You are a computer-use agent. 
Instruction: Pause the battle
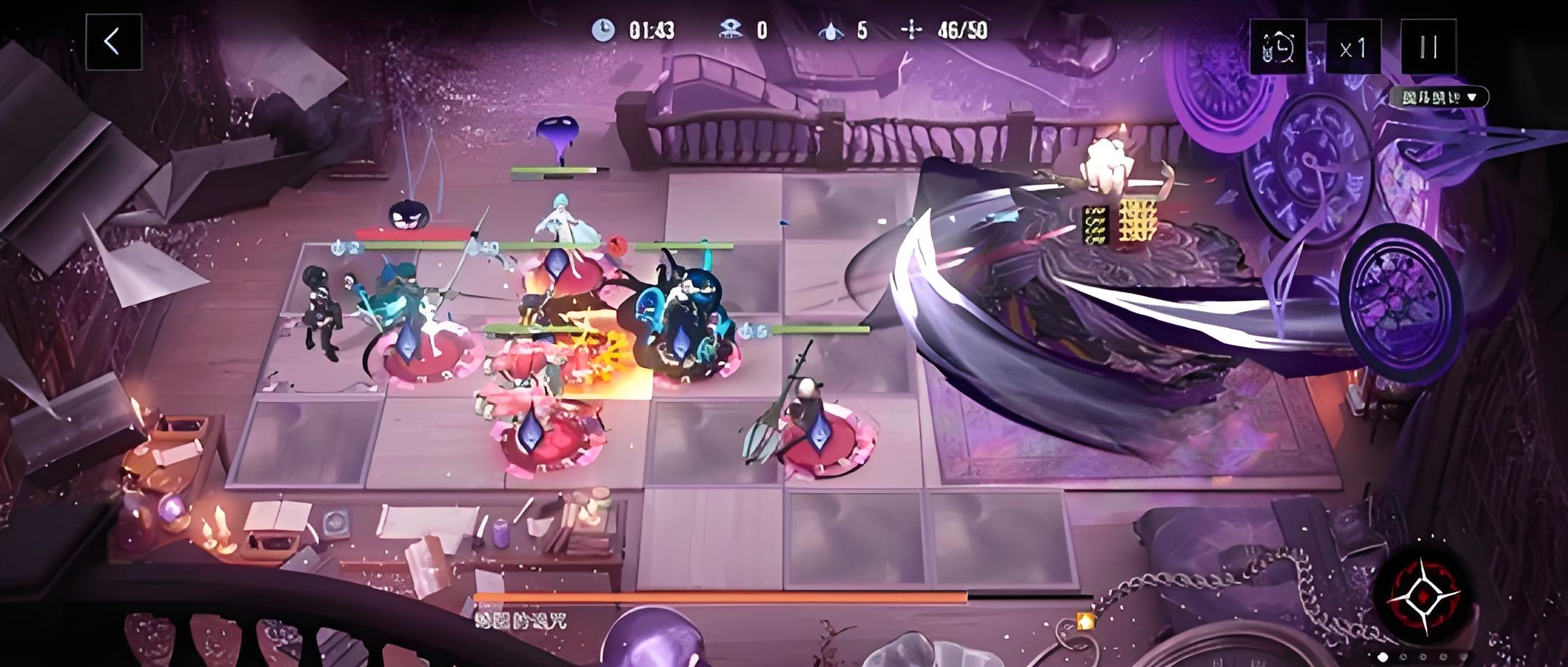coord(1428,47)
